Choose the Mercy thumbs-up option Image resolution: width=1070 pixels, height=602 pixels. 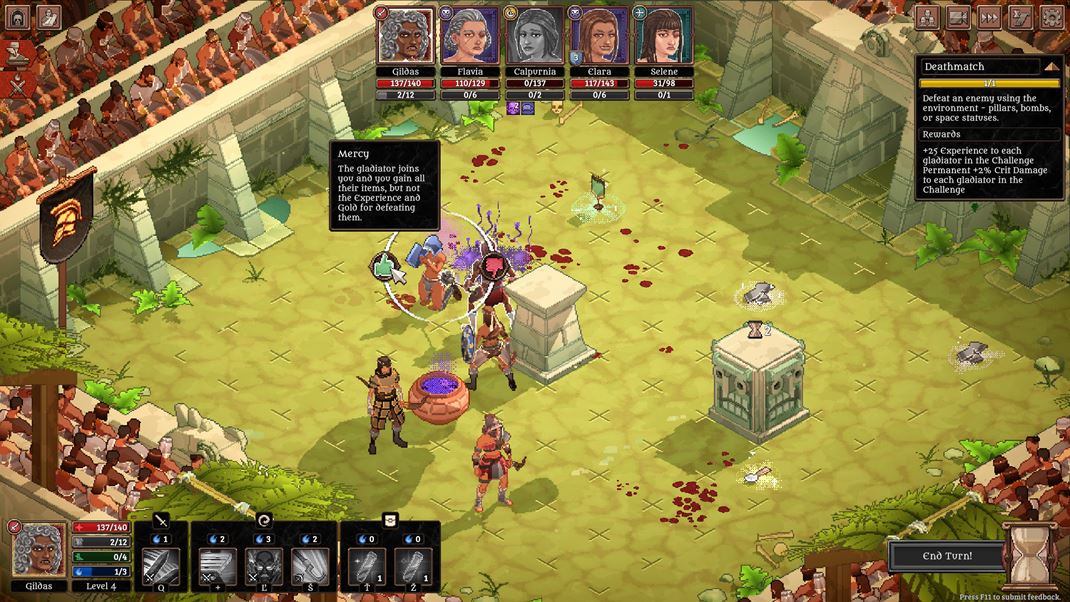(x=383, y=265)
